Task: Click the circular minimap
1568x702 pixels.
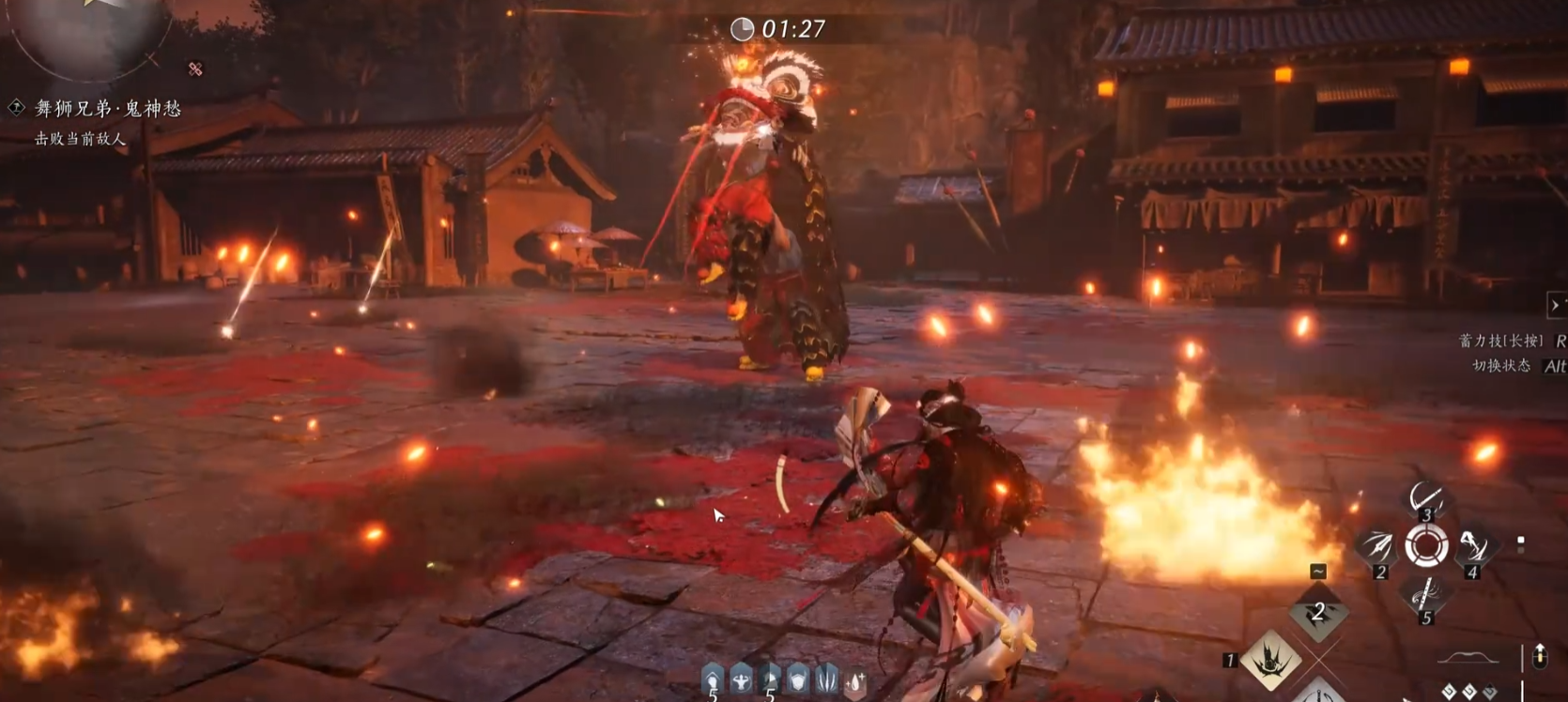Action: click(89, 33)
